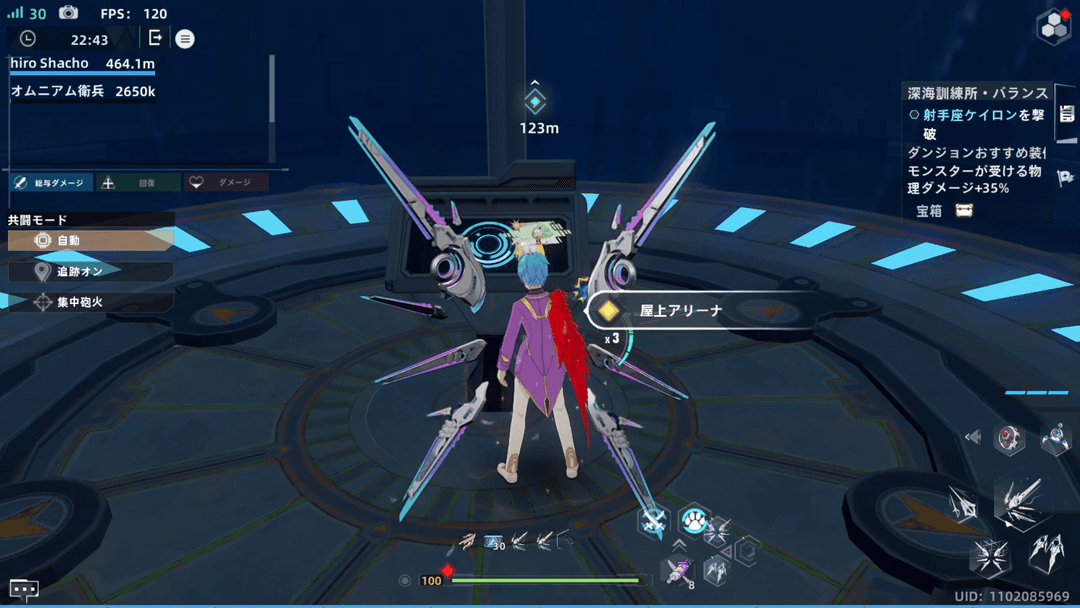This screenshot has height=608, width=1080.
Task: Click the exit dungeon door icon
Action: (155, 38)
